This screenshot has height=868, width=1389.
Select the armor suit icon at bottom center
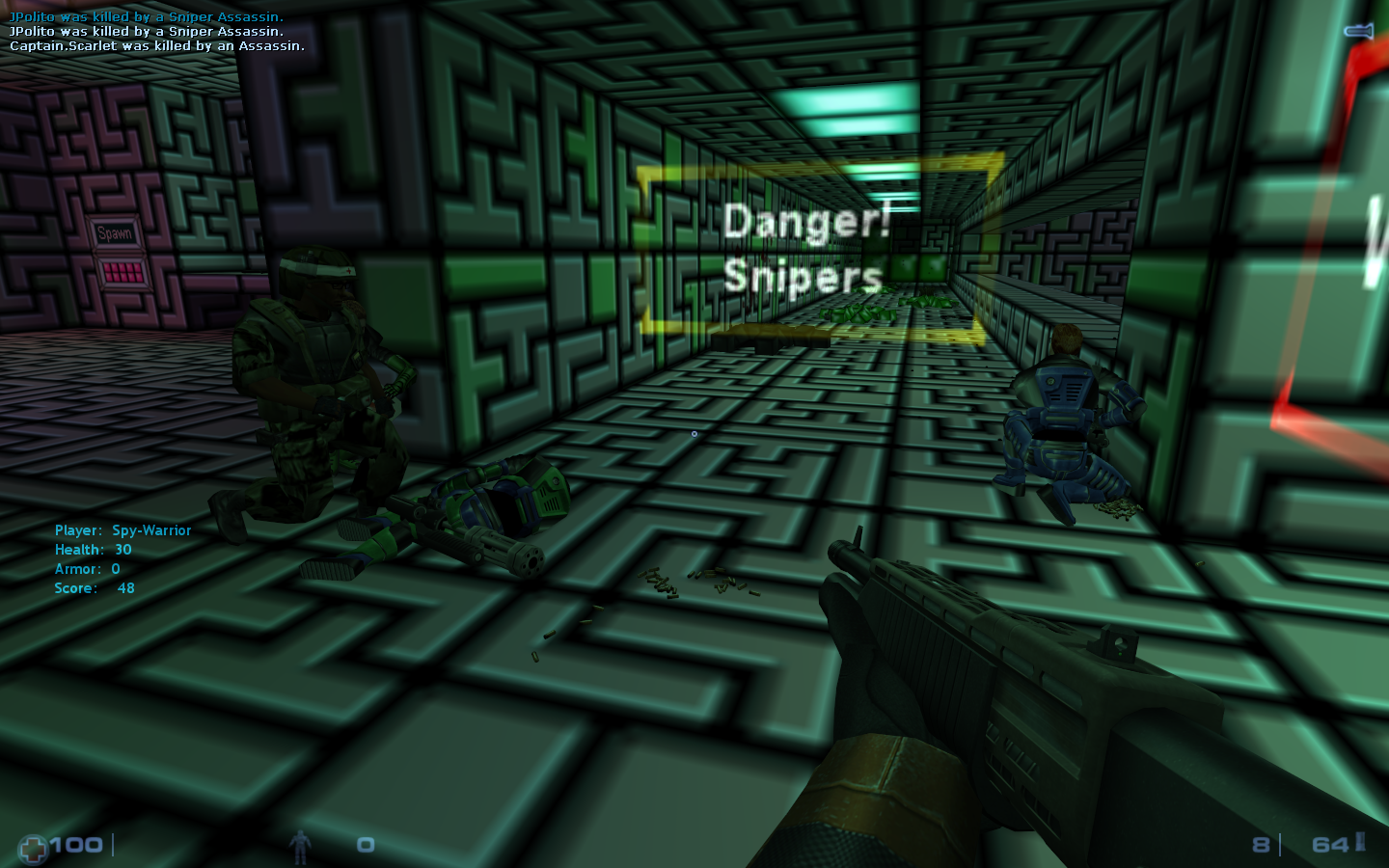click(x=302, y=845)
